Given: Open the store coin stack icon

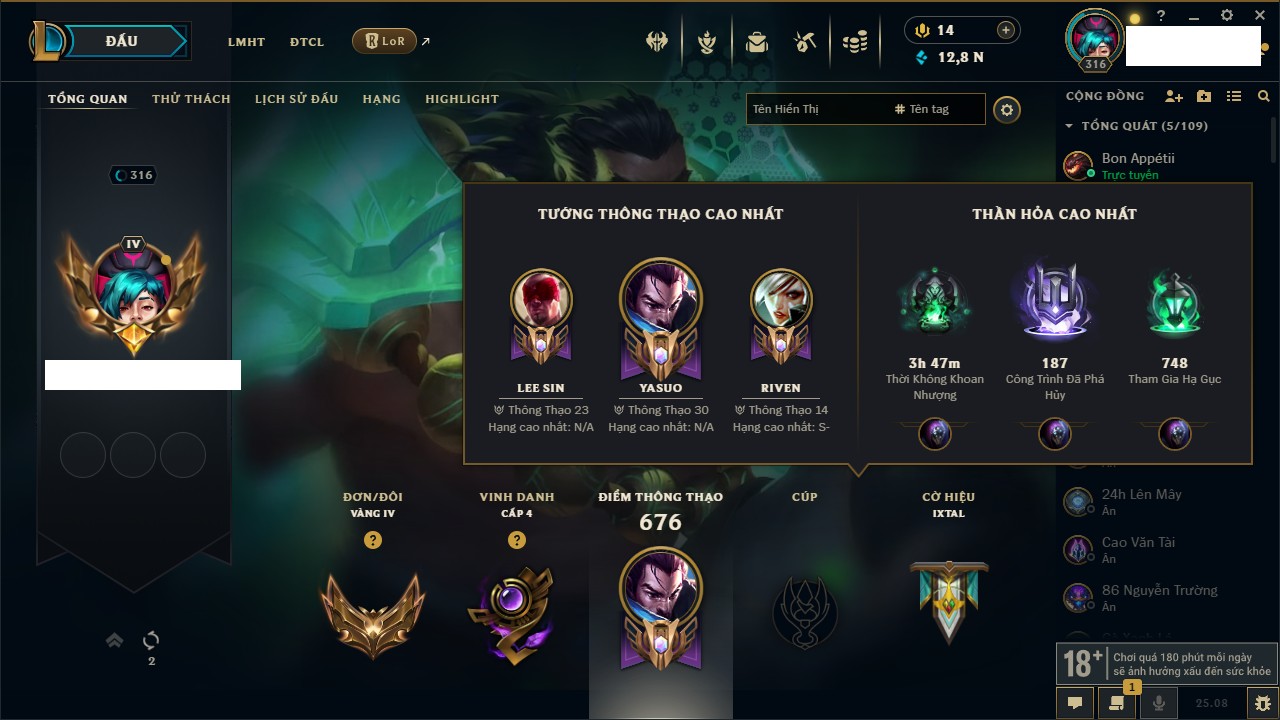Looking at the screenshot, I should (854, 42).
